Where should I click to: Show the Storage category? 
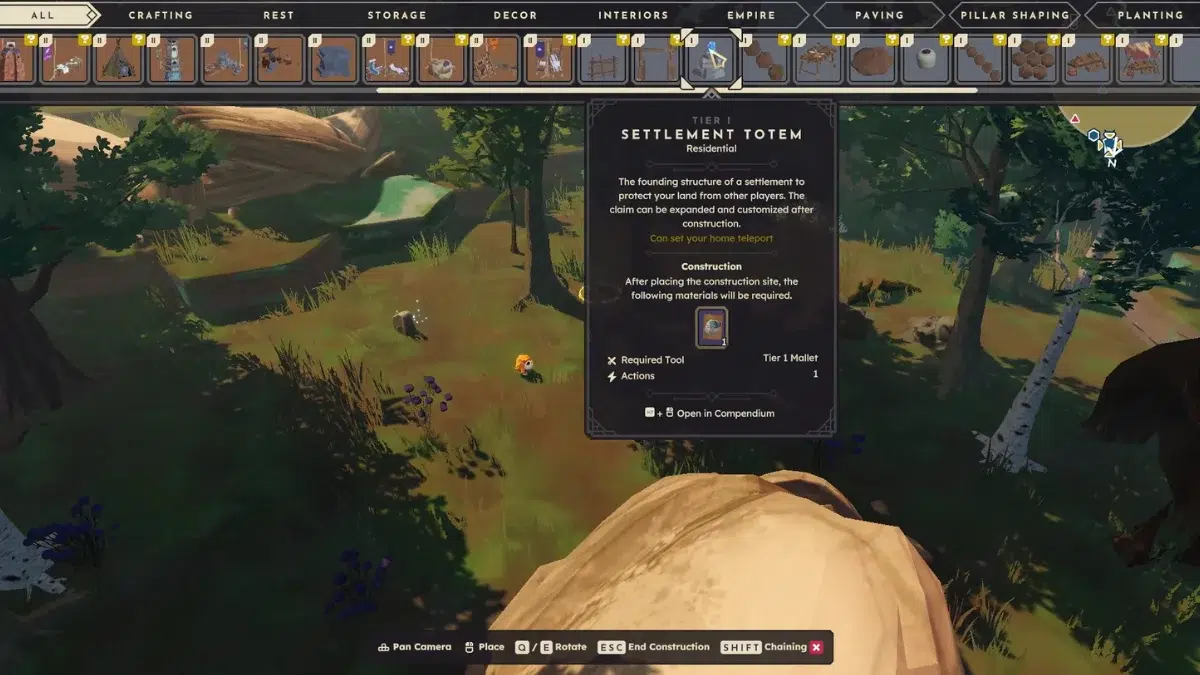pyautogui.click(x=397, y=15)
